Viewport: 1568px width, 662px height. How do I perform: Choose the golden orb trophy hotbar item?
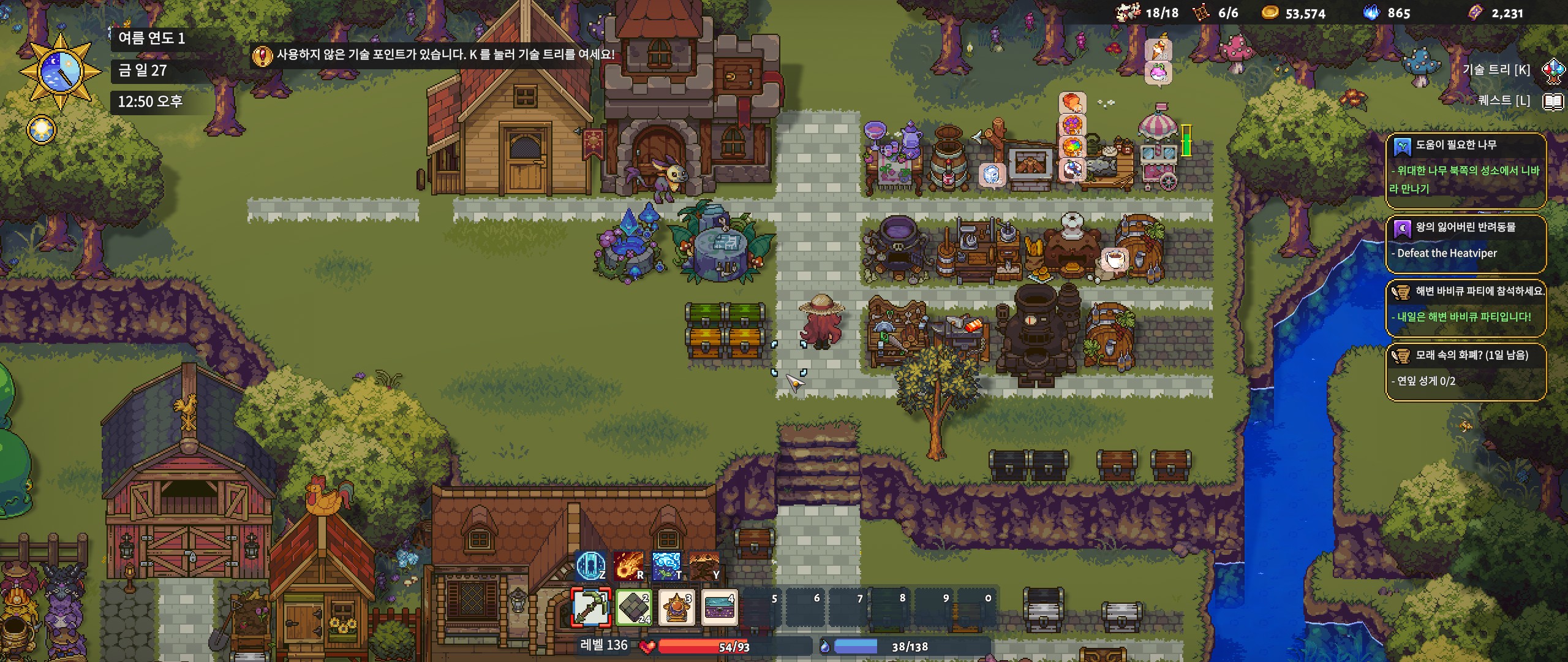click(676, 607)
